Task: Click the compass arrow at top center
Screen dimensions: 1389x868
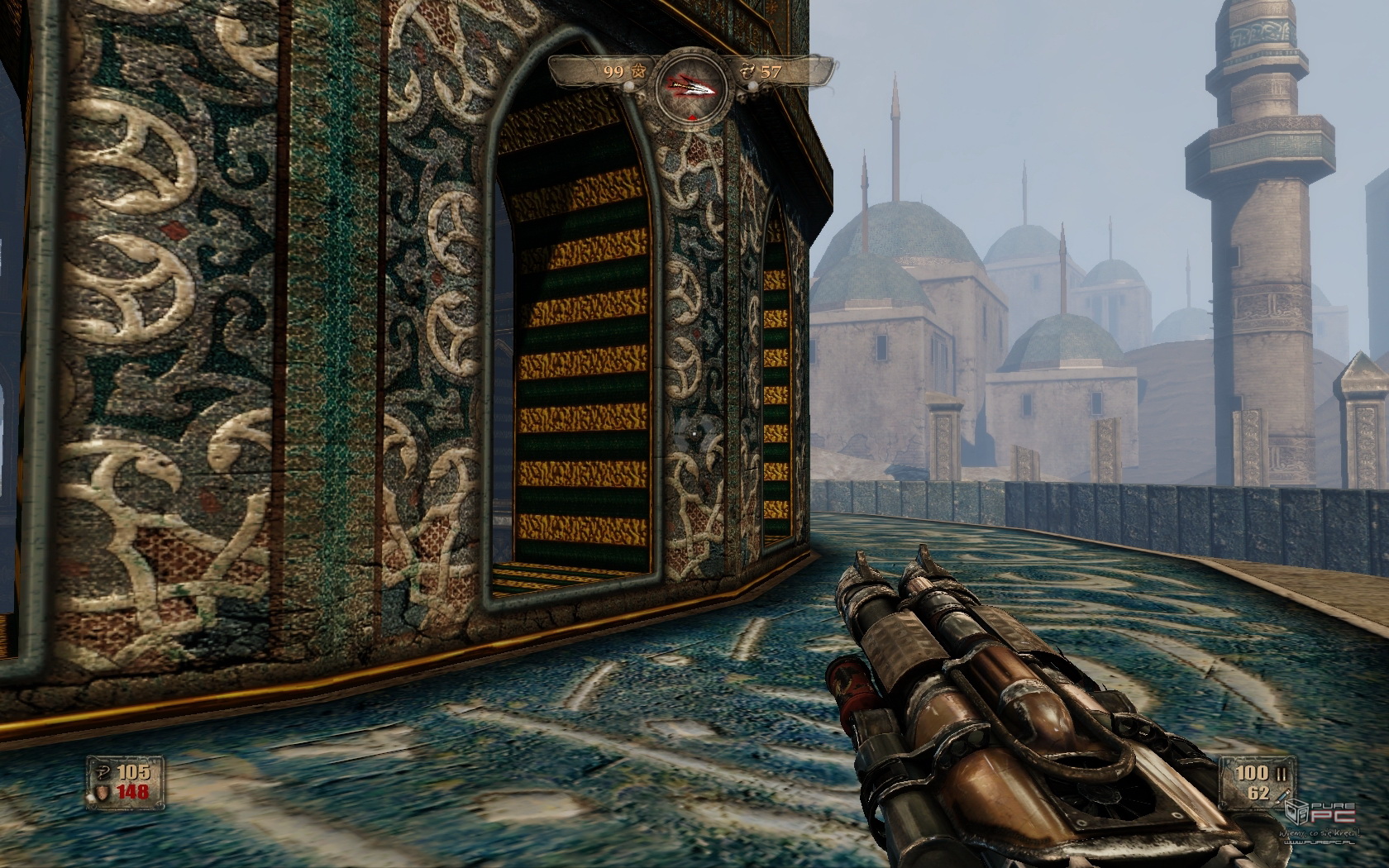Action: pyautogui.click(x=693, y=83)
